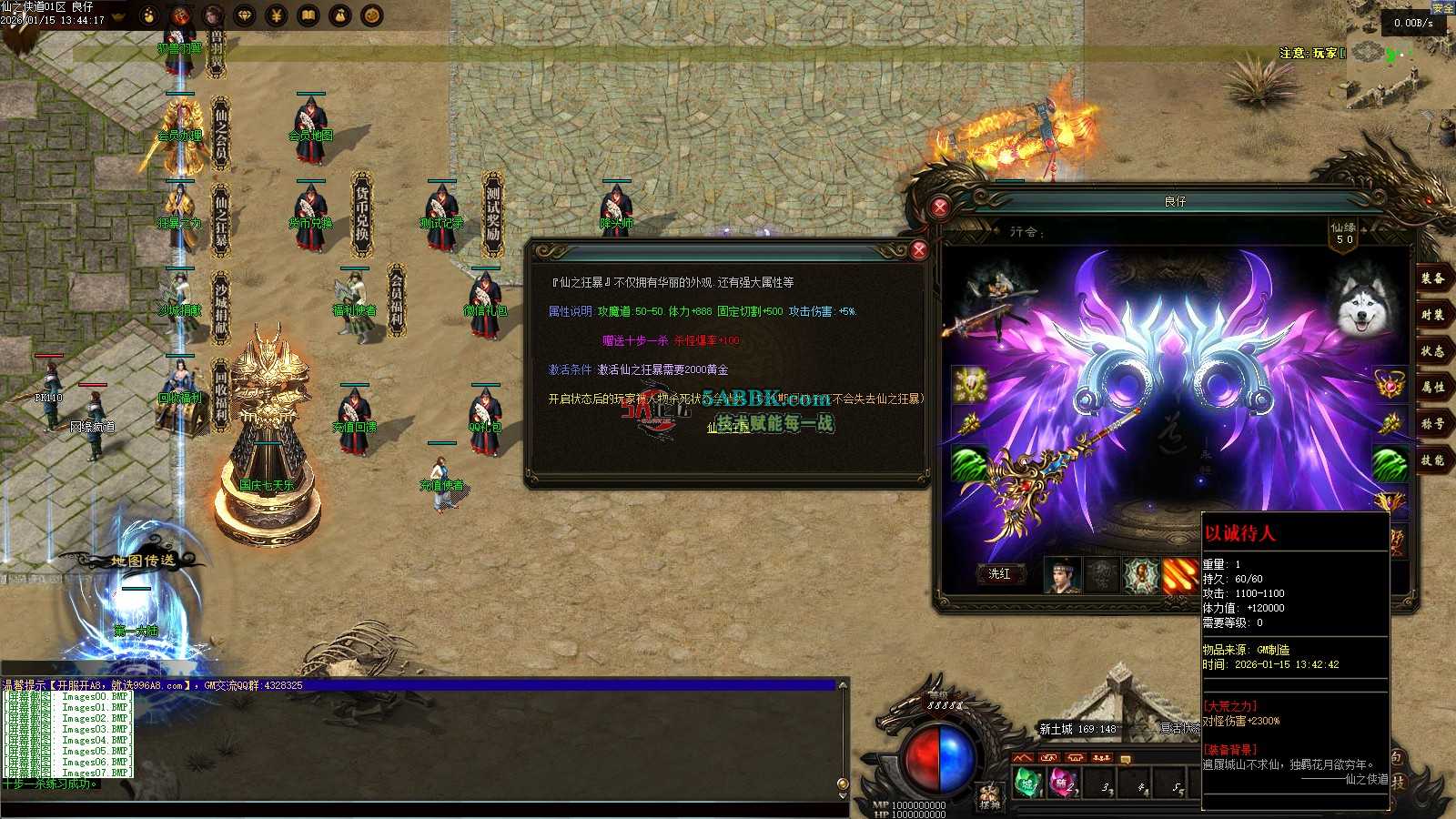
Task: Show the 状态 status tab
Action: (x=1432, y=351)
